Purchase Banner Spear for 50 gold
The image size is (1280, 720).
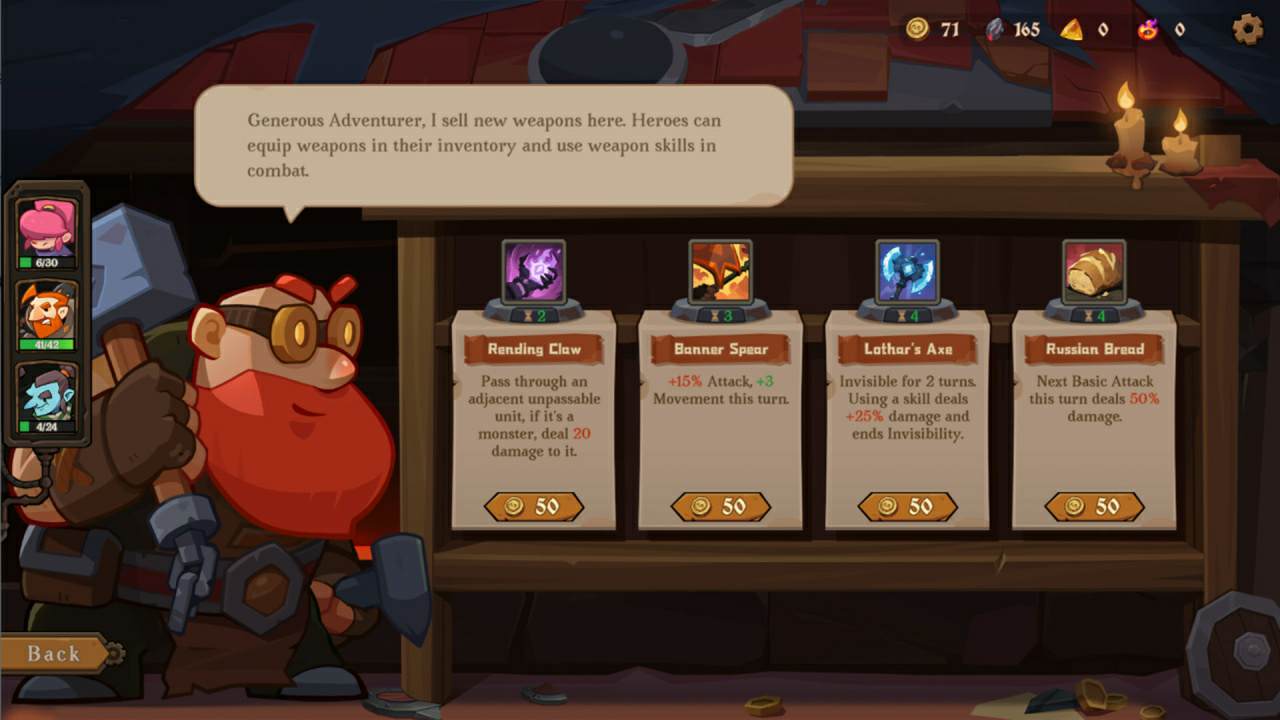[x=721, y=507]
